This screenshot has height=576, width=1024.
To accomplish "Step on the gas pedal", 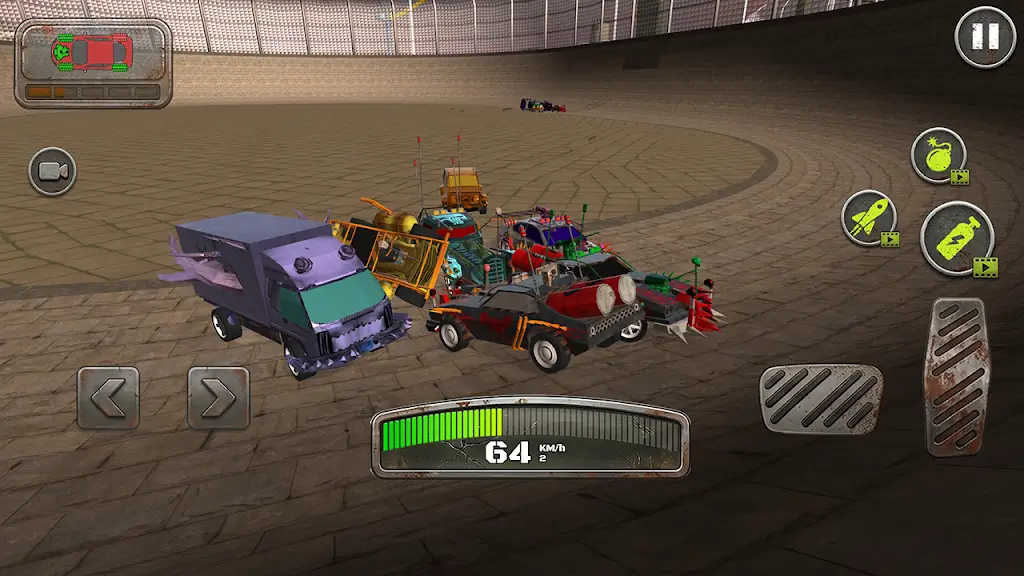I will [956, 376].
